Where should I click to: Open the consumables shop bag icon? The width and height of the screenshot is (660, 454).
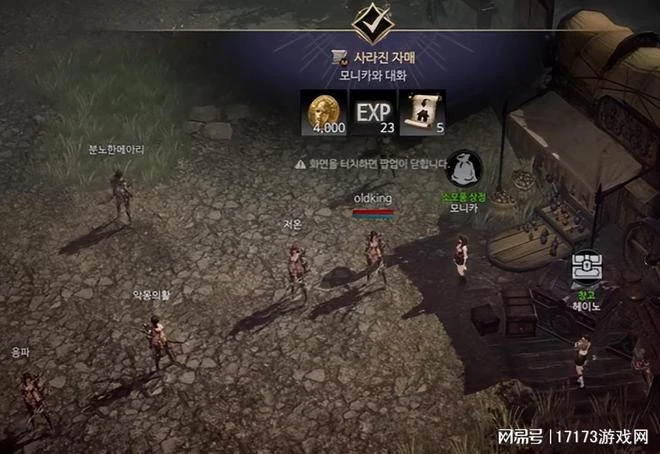coord(464,168)
